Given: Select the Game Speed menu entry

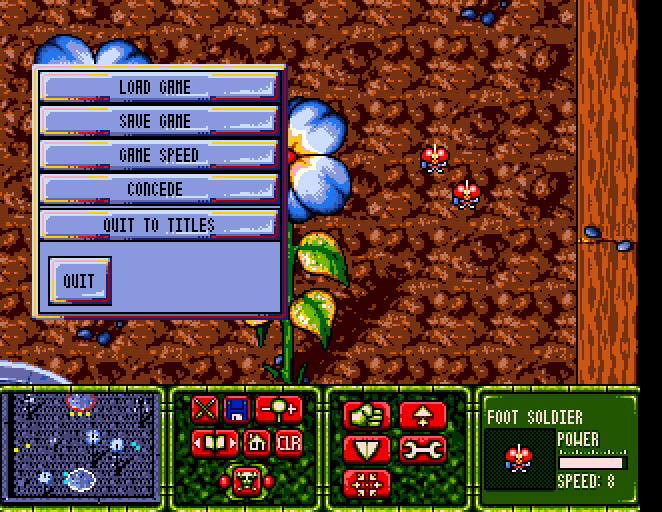Looking at the screenshot, I should 159,155.
